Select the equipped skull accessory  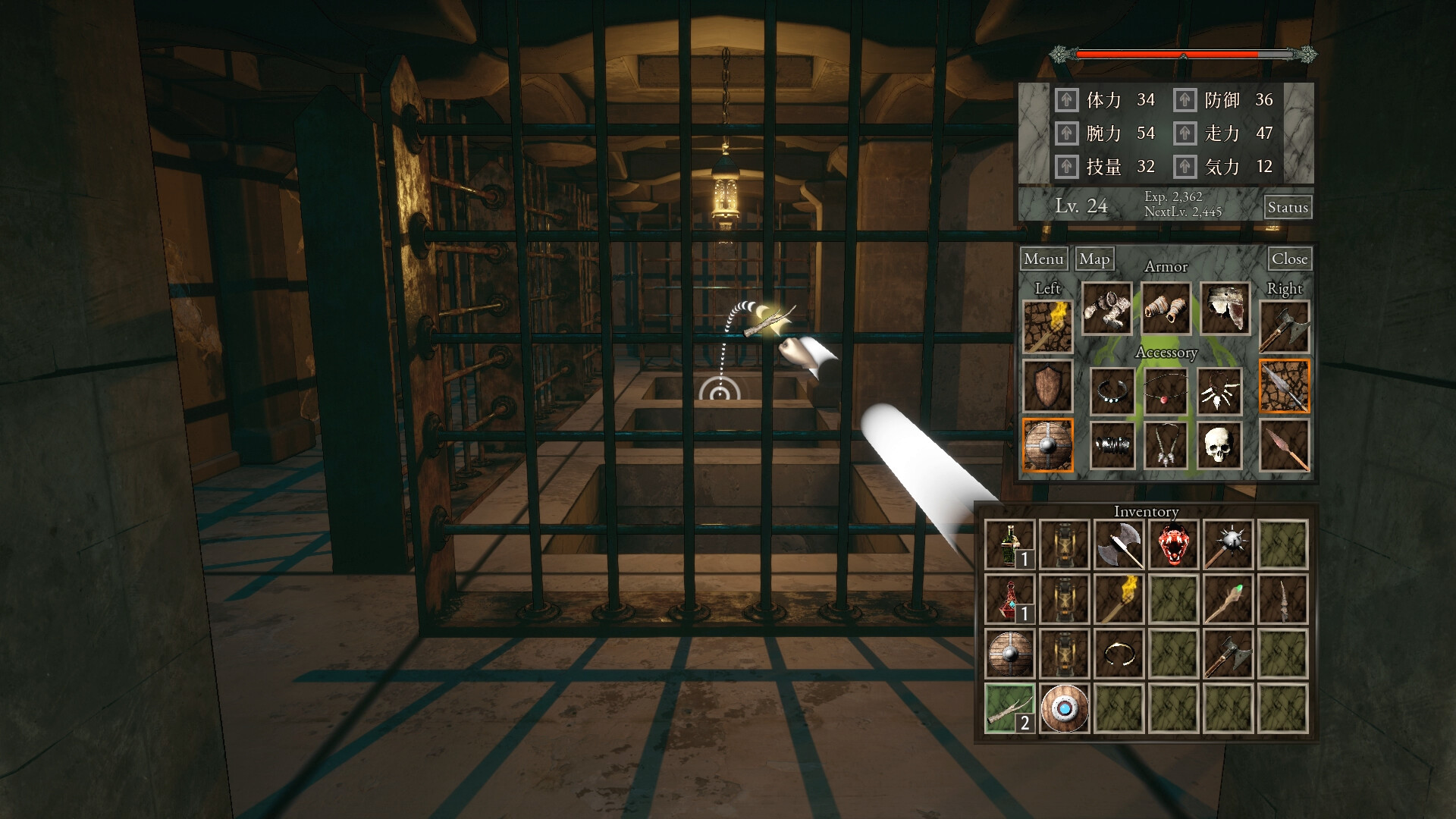click(1219, 445)
